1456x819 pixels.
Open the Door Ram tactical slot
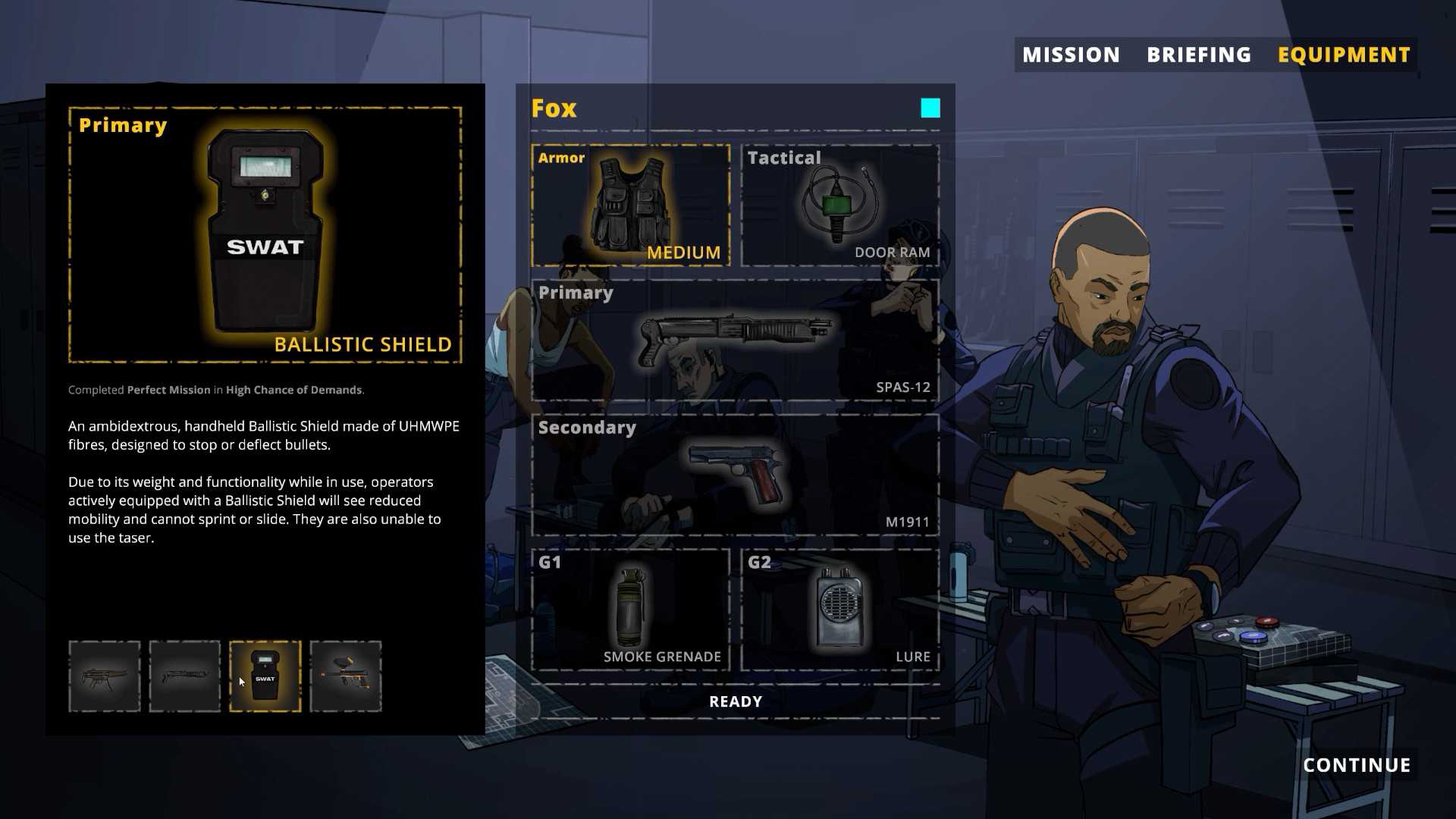coord(840,205)
